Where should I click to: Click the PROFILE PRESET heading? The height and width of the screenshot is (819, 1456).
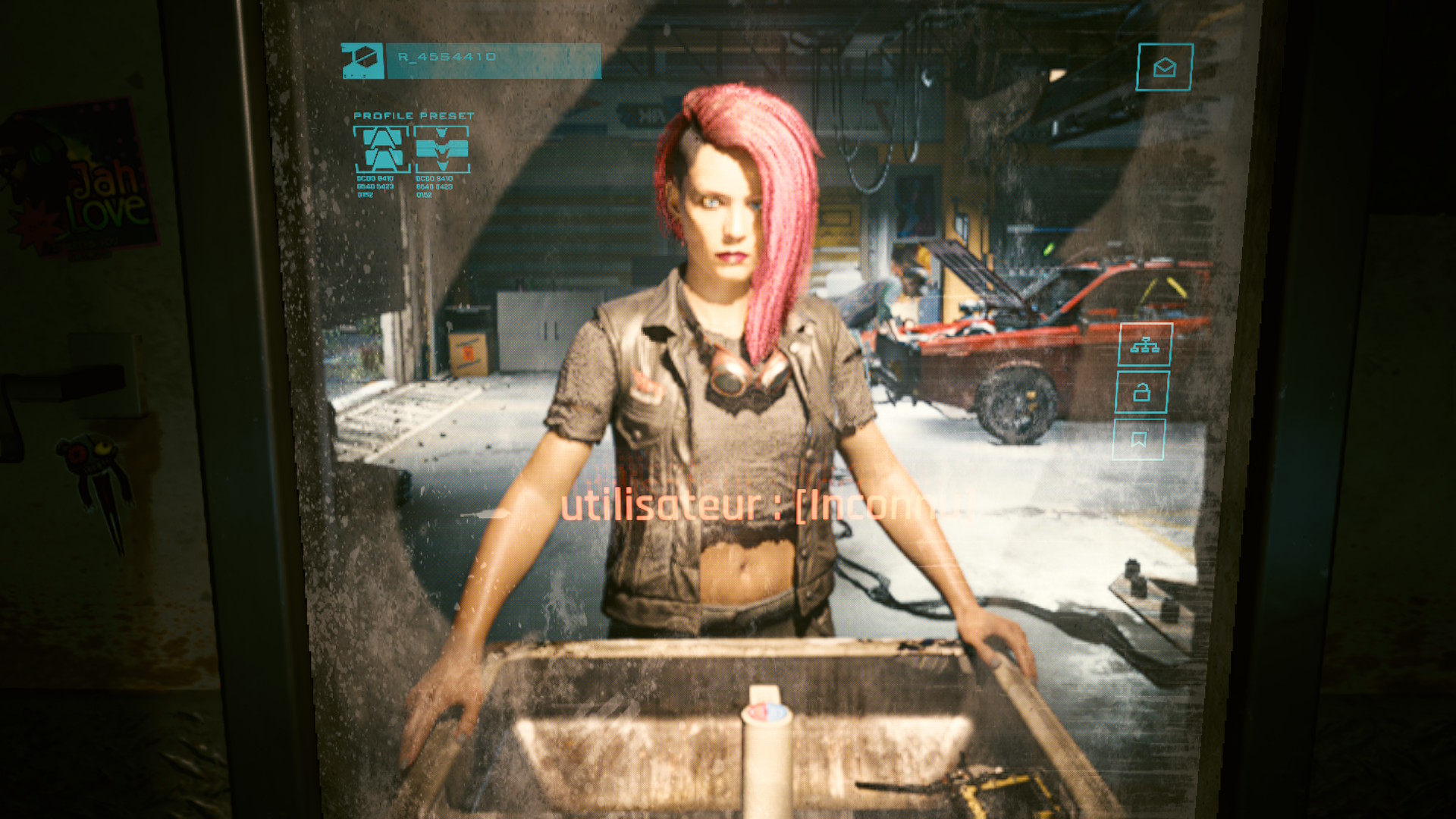412,115
